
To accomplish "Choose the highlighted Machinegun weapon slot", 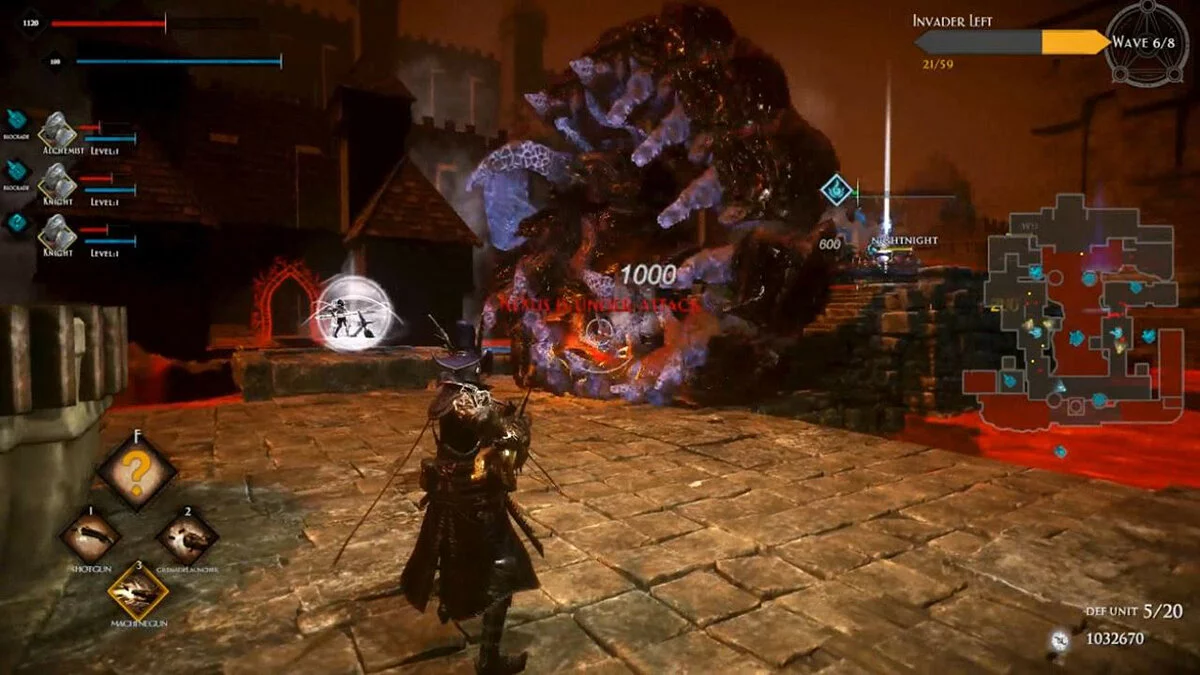I will pos(138,590).
